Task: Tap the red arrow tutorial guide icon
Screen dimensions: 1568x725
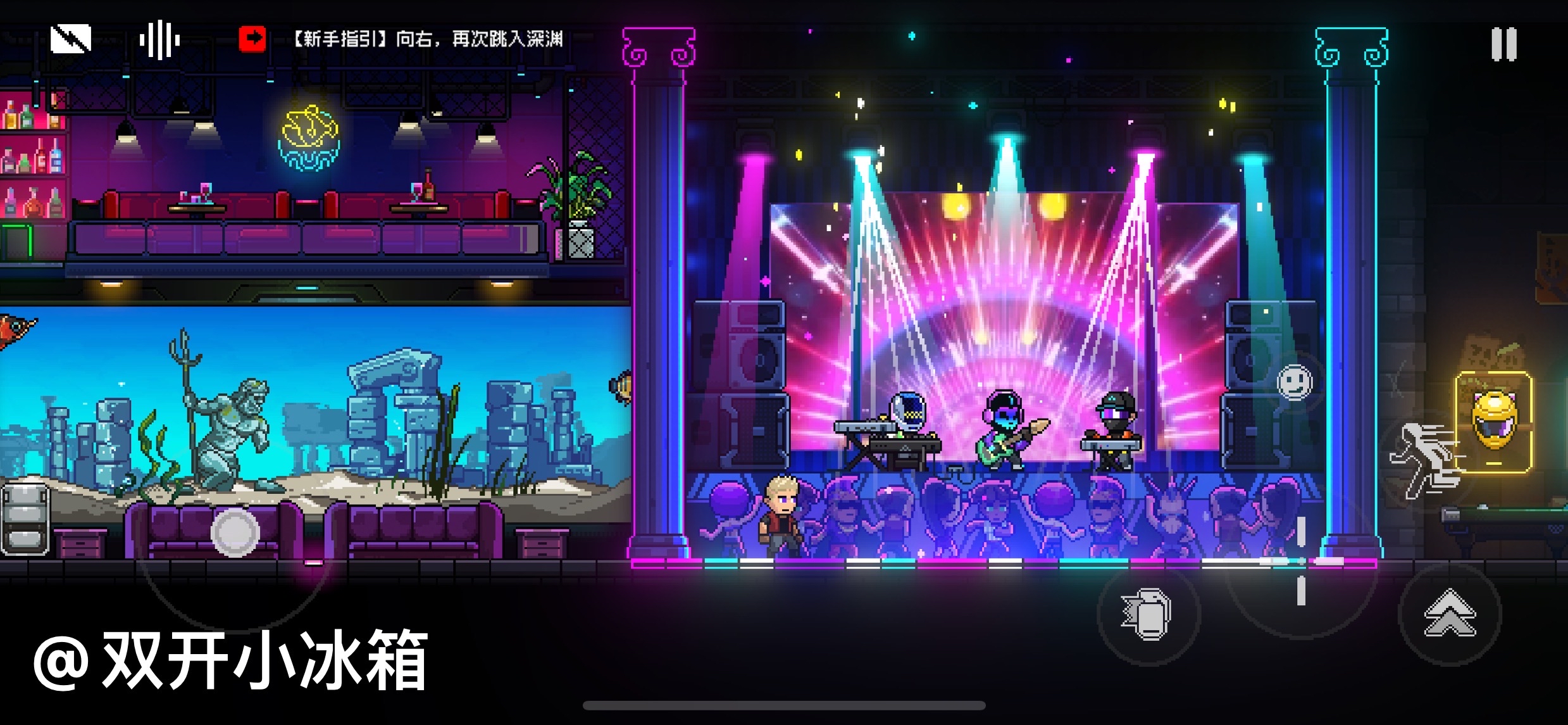Action: (x=252, y=39)
